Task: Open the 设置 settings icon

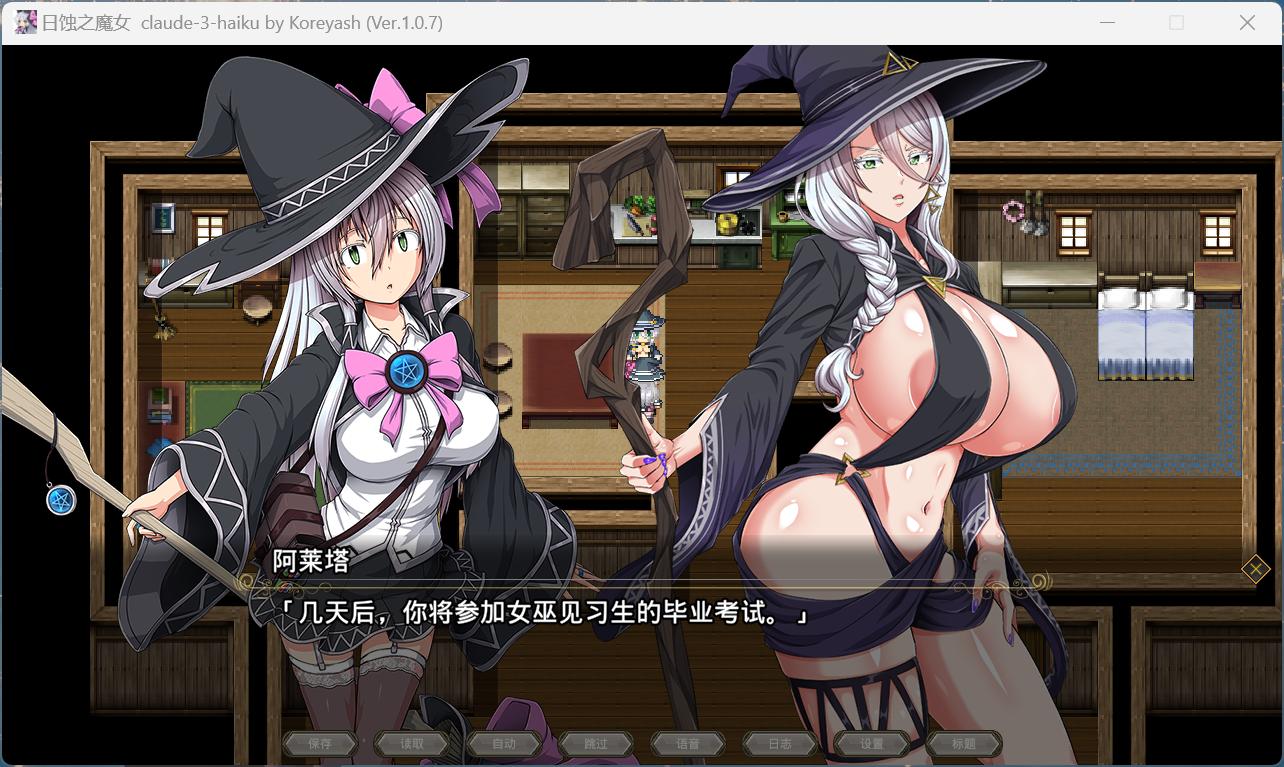Action: 872,743
